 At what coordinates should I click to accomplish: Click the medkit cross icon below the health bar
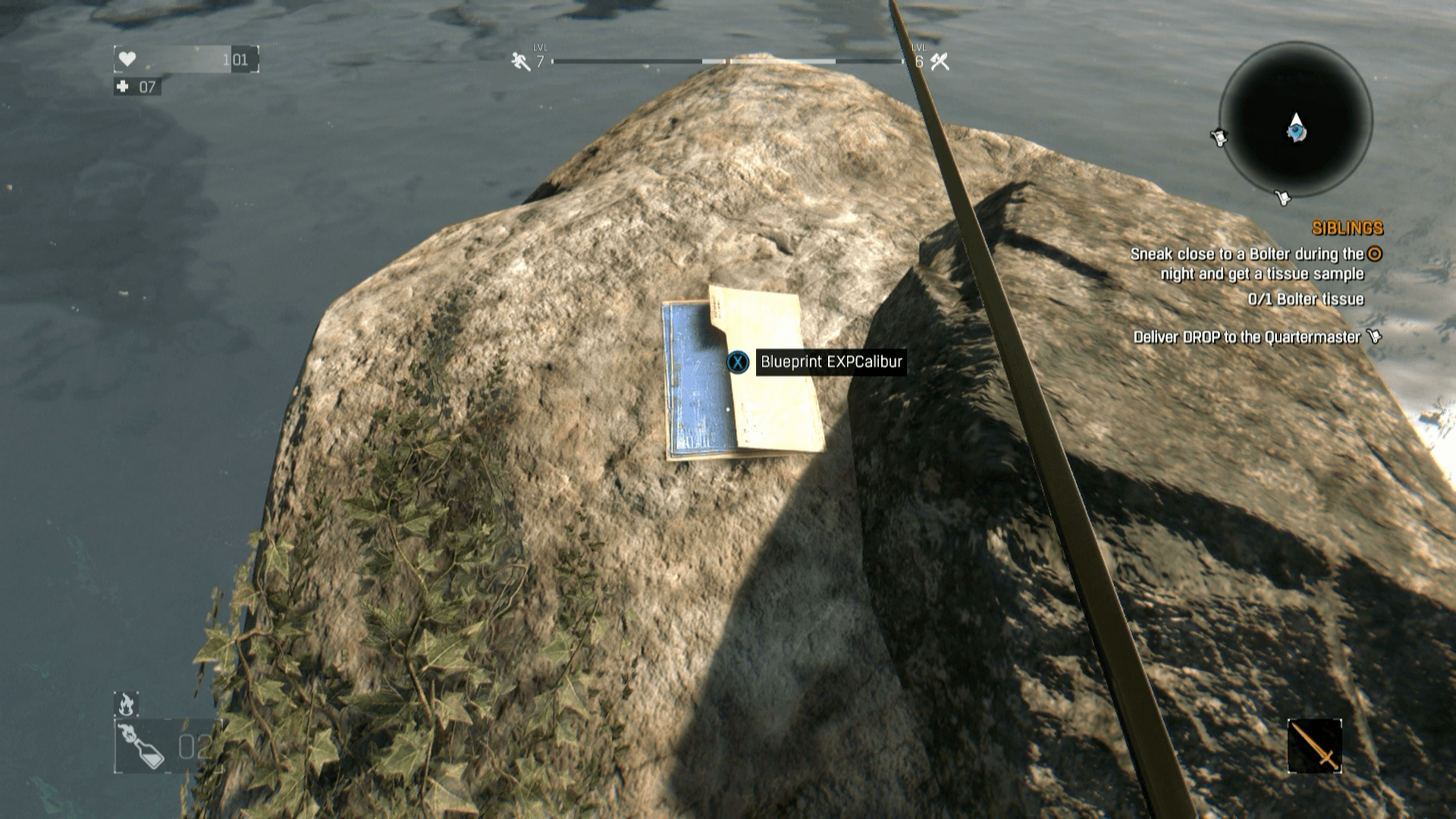click(123, 86)
